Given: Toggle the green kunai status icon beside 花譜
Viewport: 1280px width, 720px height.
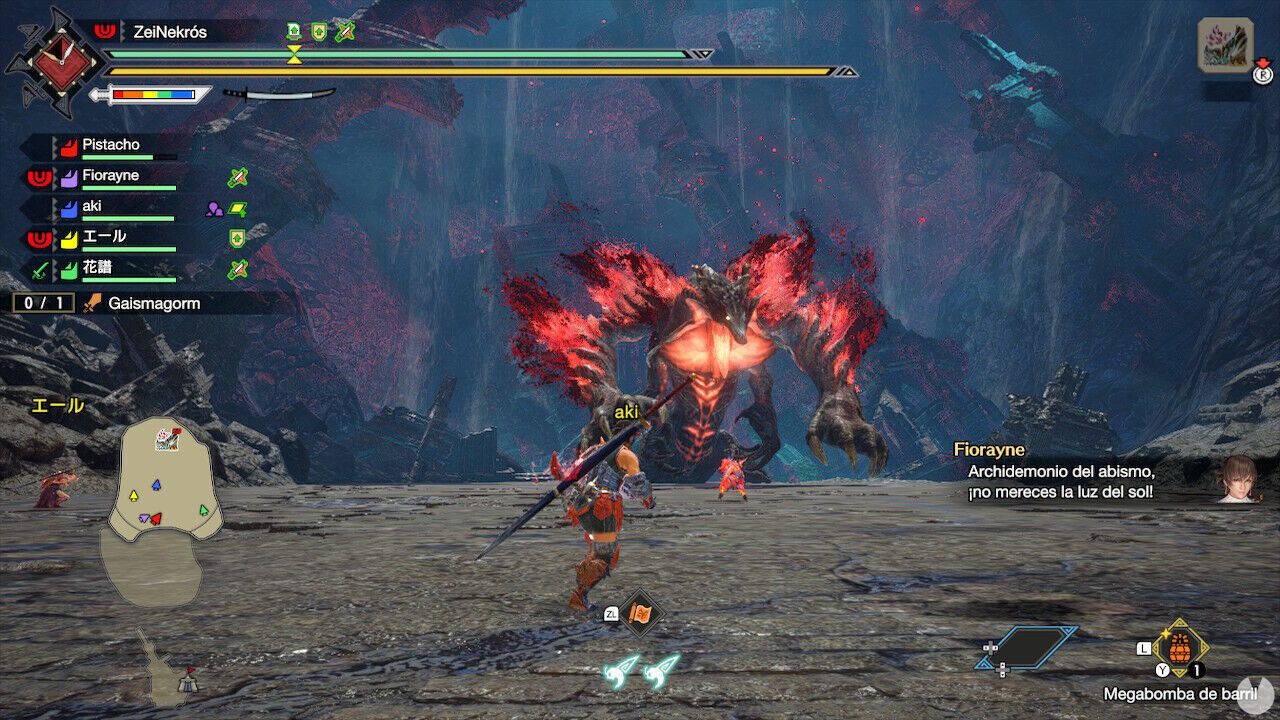Looking at the screenshot, I should point(236,268).
